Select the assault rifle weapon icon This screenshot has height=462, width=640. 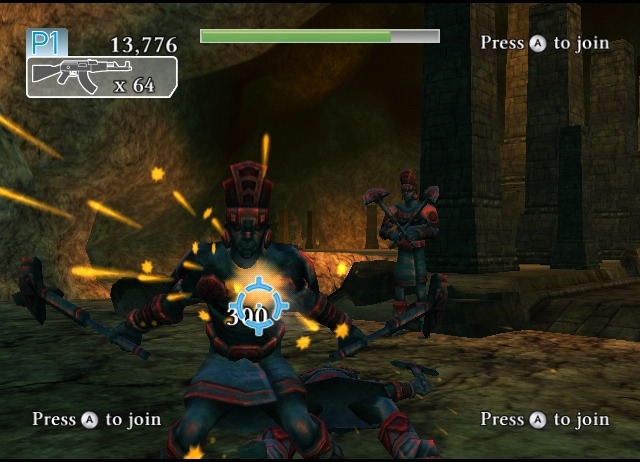click(x=66, y=76)
